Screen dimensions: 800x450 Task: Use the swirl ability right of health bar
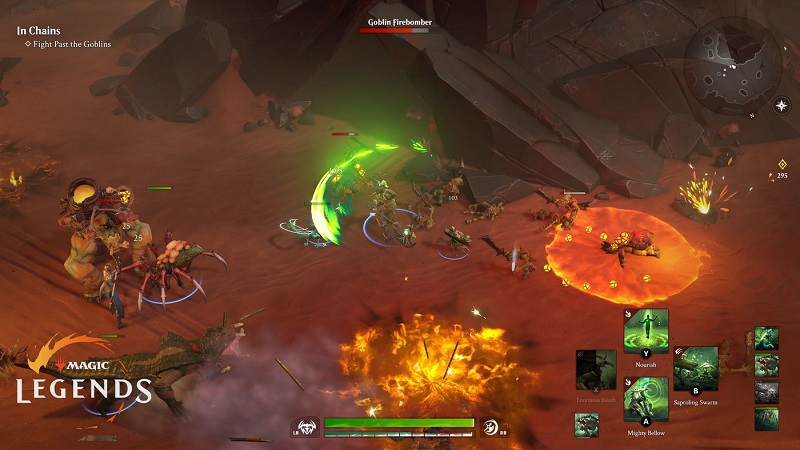coord(491,427)
